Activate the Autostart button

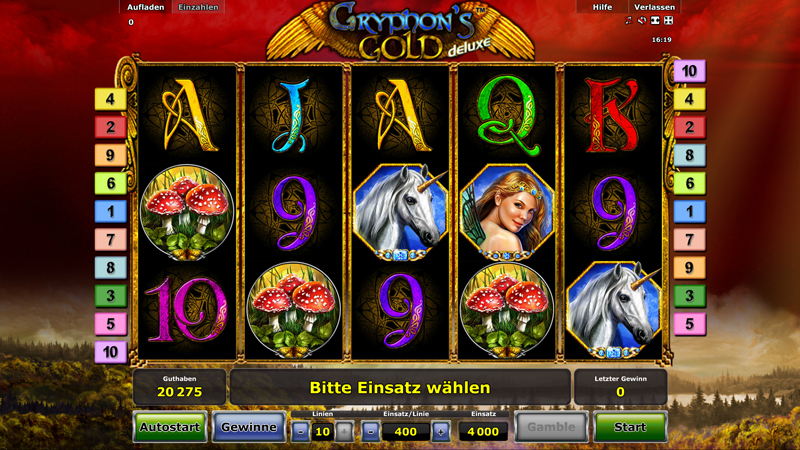pos(170,427)
